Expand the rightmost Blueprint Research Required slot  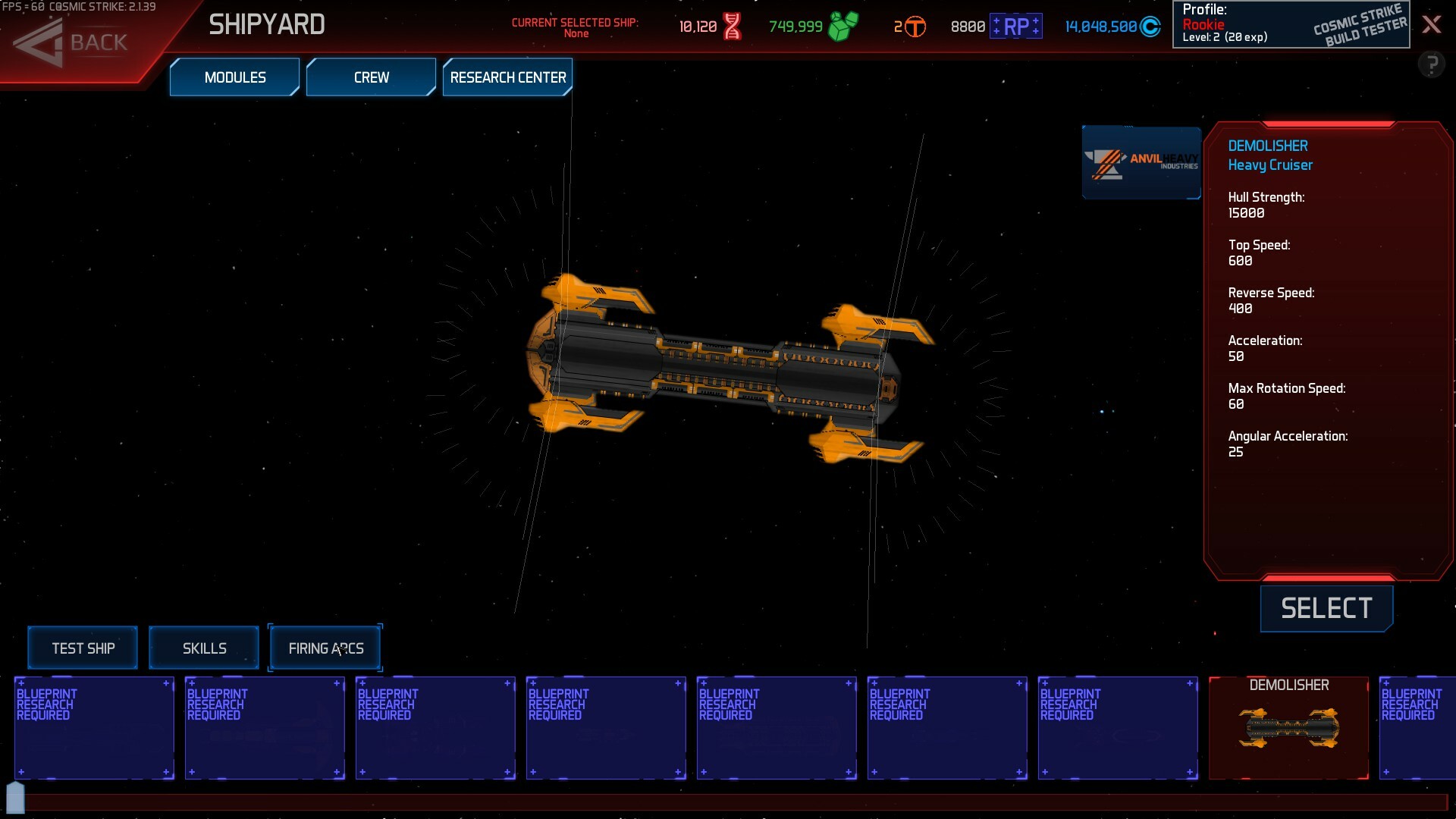coord(1417,728)
